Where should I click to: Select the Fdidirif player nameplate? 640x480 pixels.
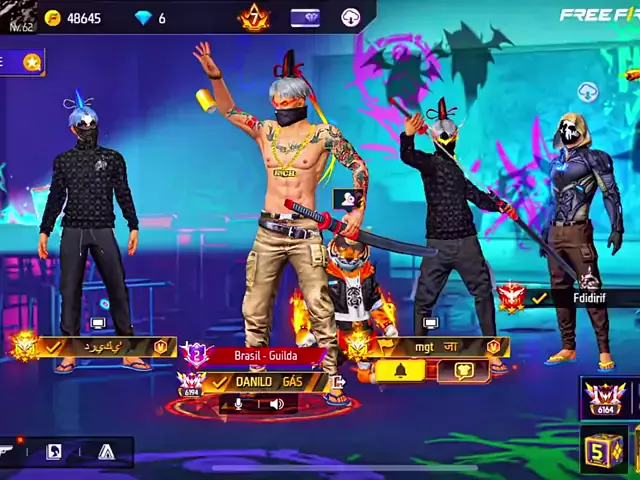pyautogui.click(x=587, y=298)
